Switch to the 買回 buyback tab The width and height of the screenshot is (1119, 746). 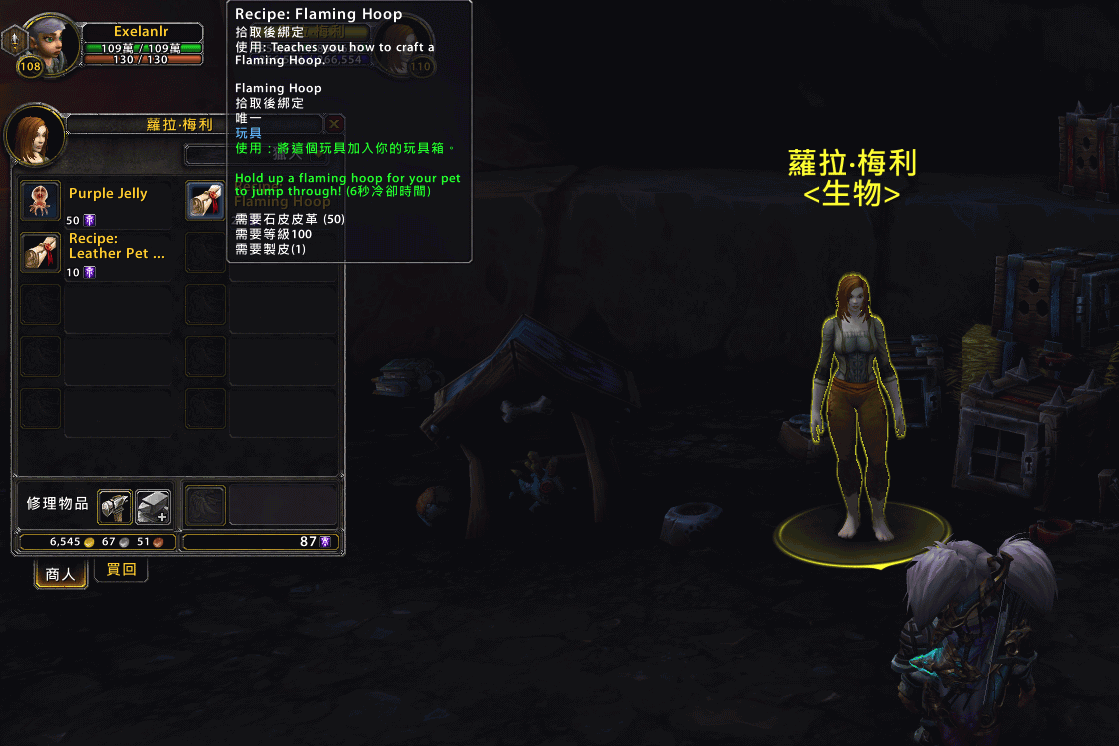121,570
